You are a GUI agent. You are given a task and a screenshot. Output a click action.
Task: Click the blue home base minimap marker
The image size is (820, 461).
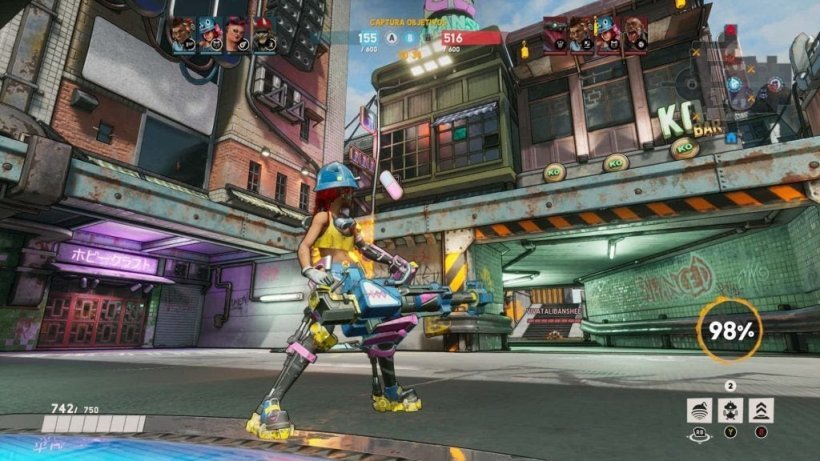731,138
